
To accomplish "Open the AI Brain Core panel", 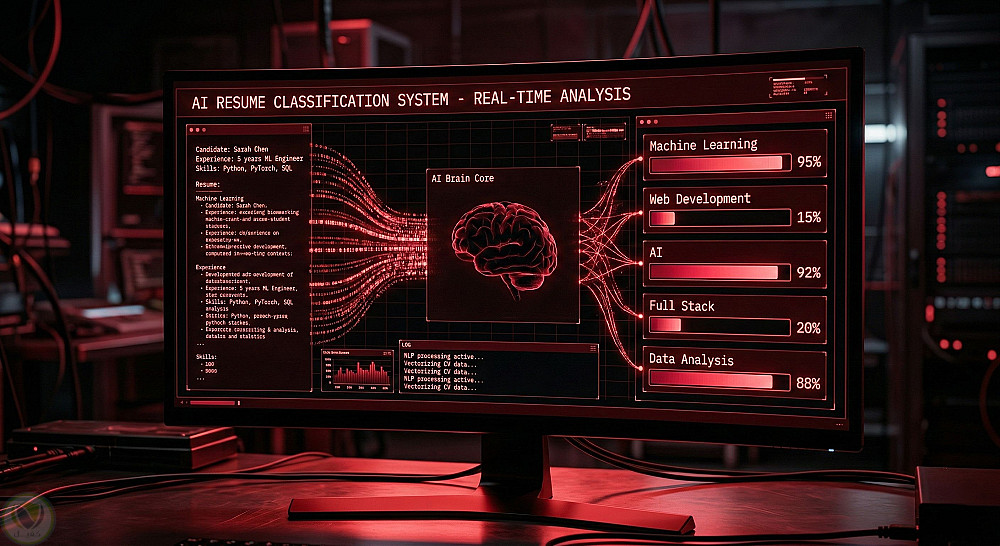I will [503, 245].
